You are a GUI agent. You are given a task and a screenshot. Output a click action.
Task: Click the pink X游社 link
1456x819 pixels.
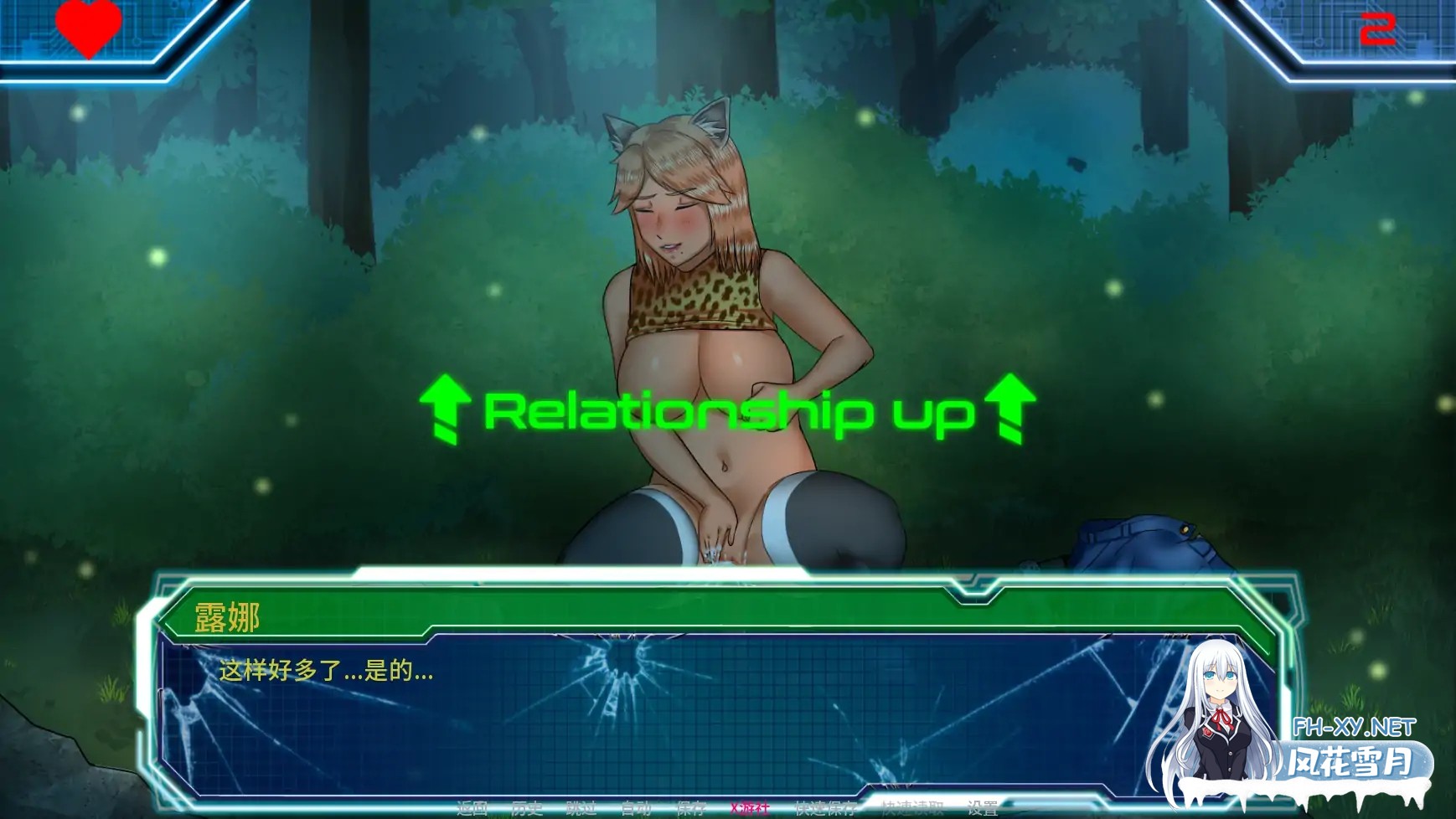click(x=749, y=808)
